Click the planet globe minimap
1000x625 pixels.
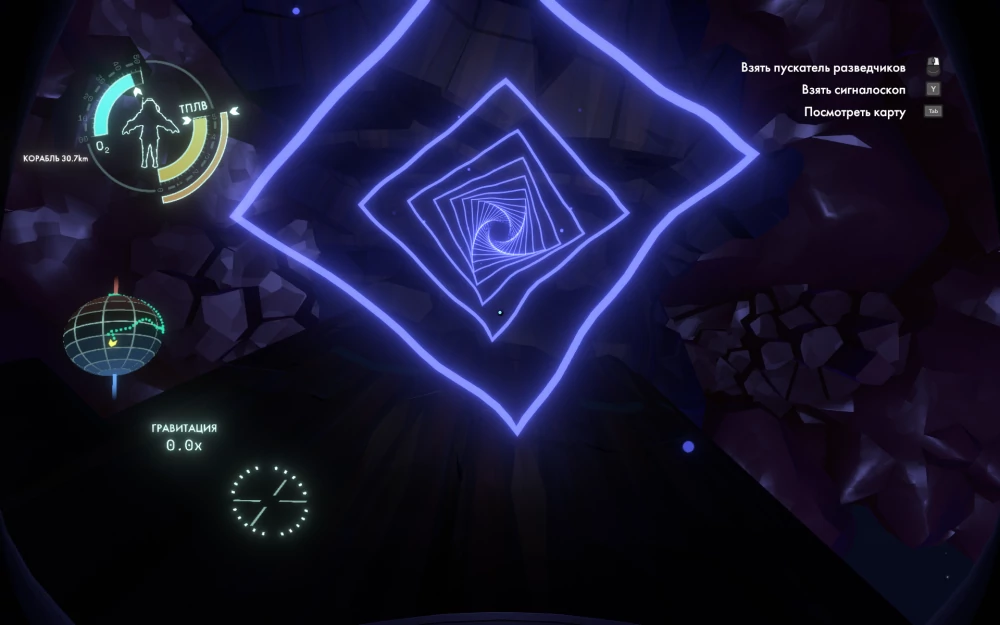pos(114,334)
